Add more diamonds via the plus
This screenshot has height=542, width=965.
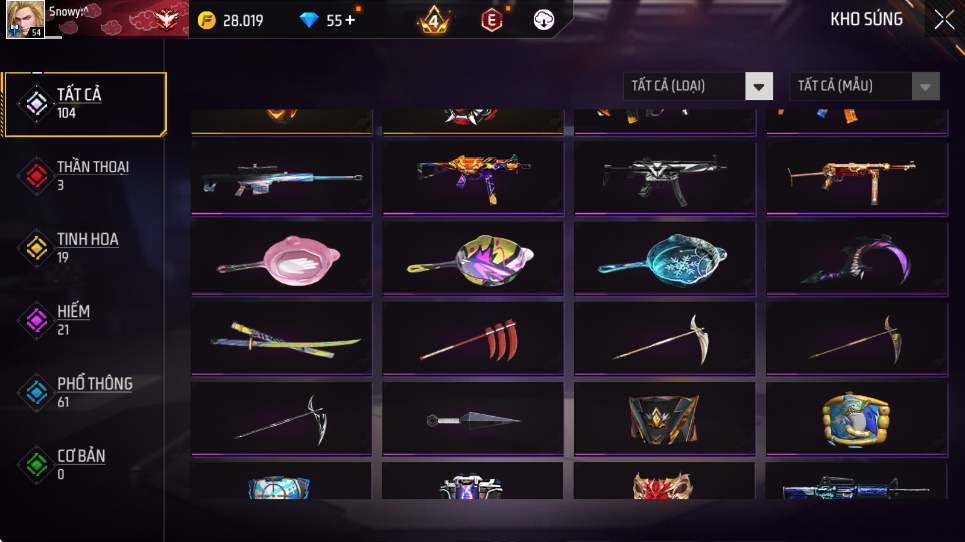point(351,20)
